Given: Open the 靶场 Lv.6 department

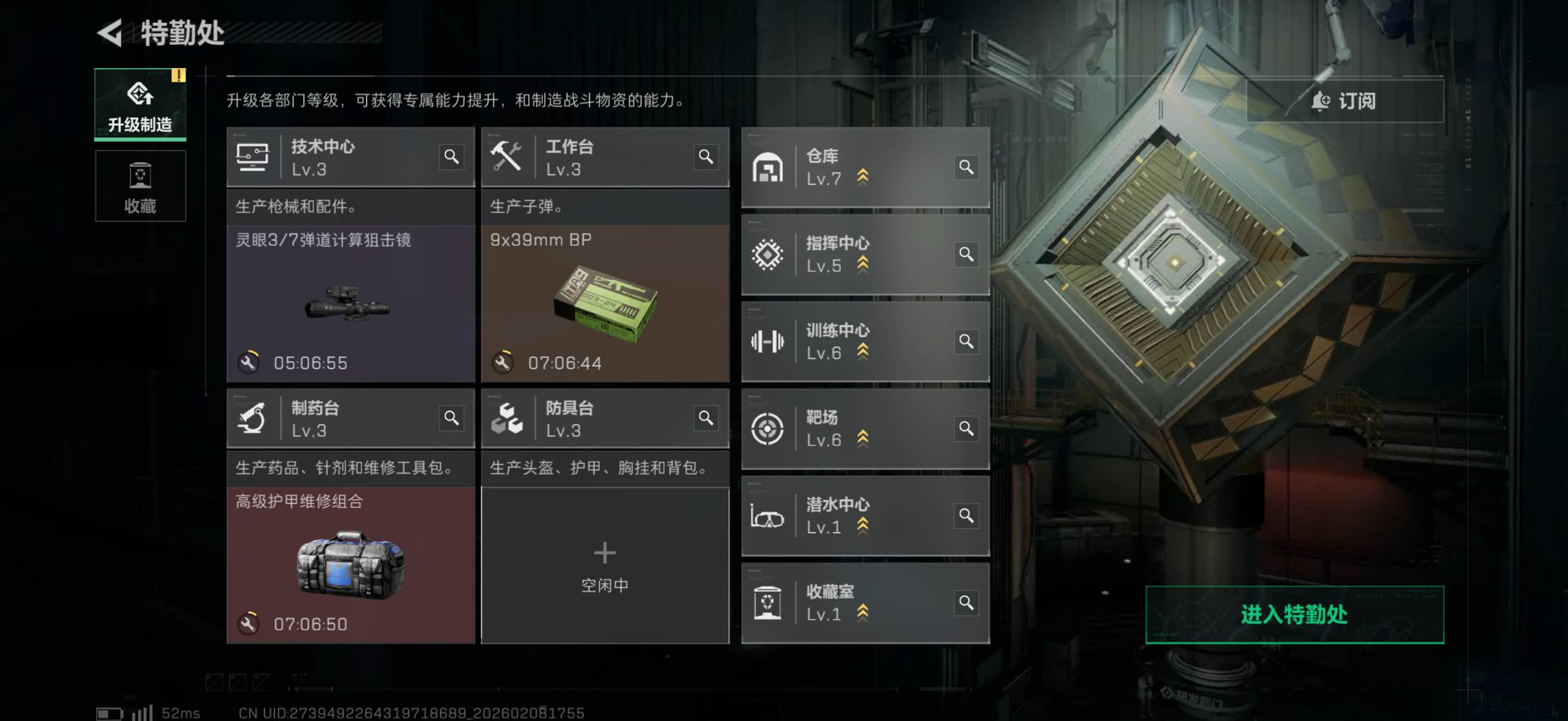Looking at the screenshot, I should click(x=852, y=428).
